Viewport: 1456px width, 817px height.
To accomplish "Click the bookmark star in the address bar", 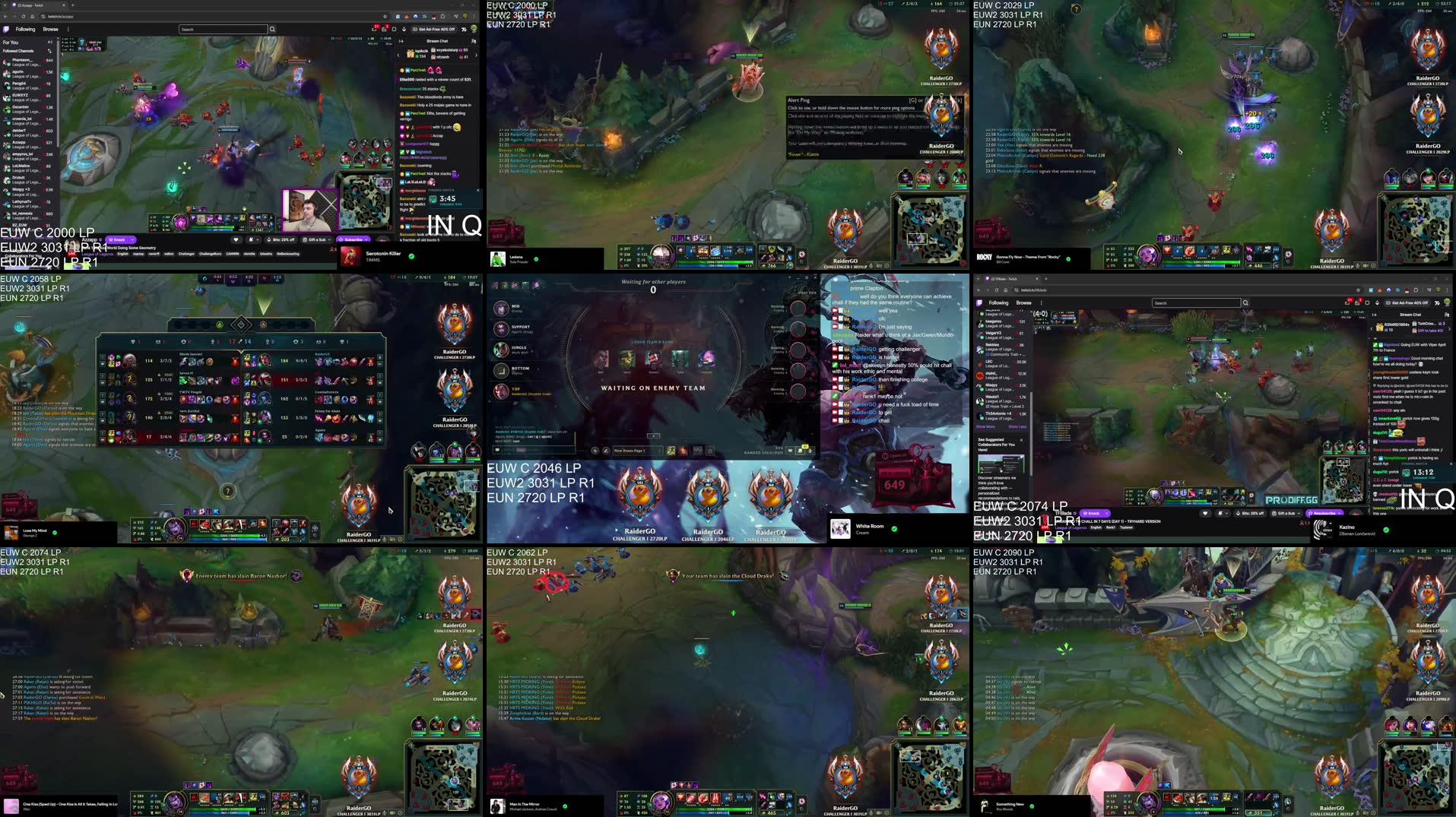I will (x=385, y=17).
